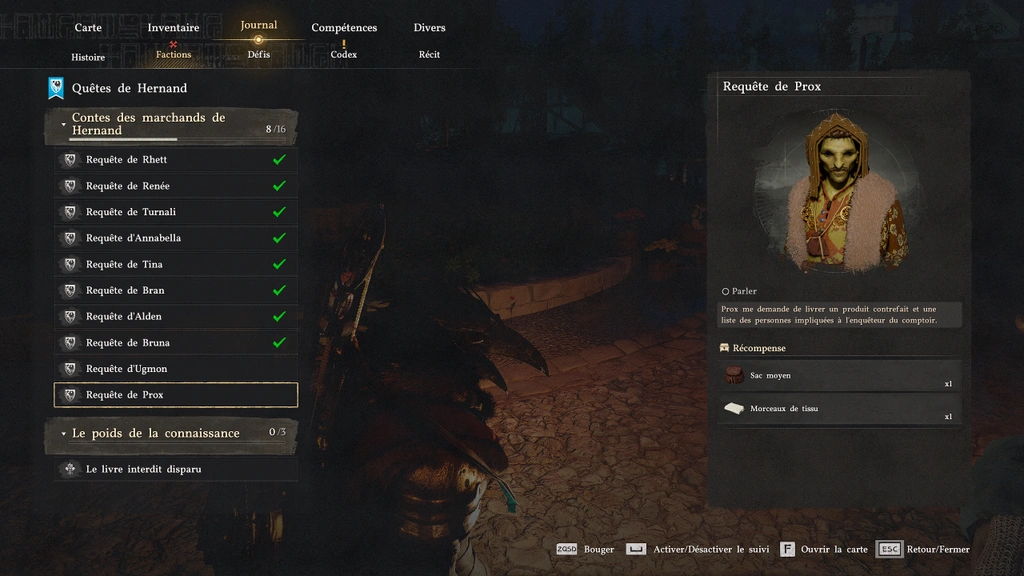1024x576 pixels.
Task: Switch to the Factions sub-tab
Action: 173,54
